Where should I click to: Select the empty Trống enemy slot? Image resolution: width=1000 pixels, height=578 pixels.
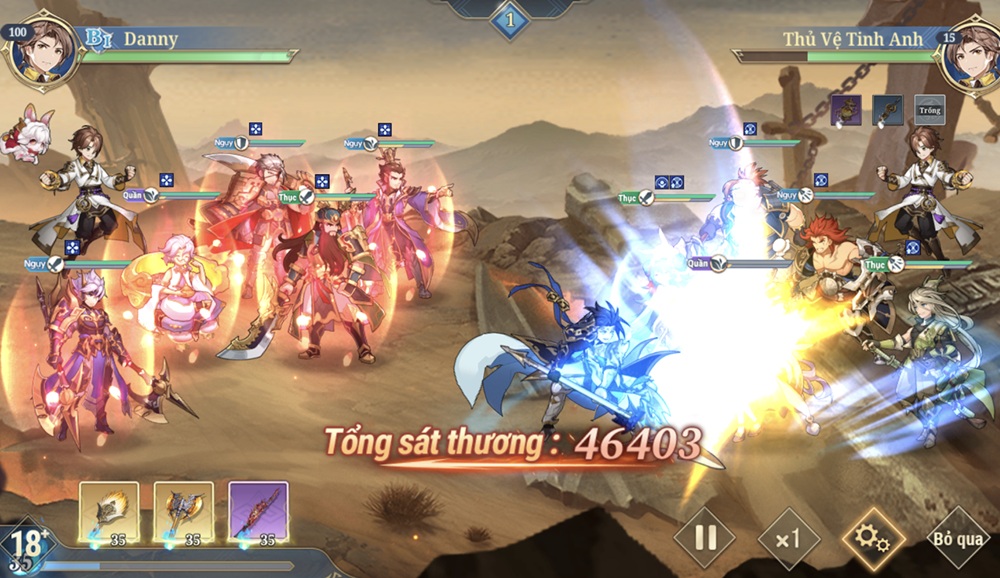(x=929, y=110)
